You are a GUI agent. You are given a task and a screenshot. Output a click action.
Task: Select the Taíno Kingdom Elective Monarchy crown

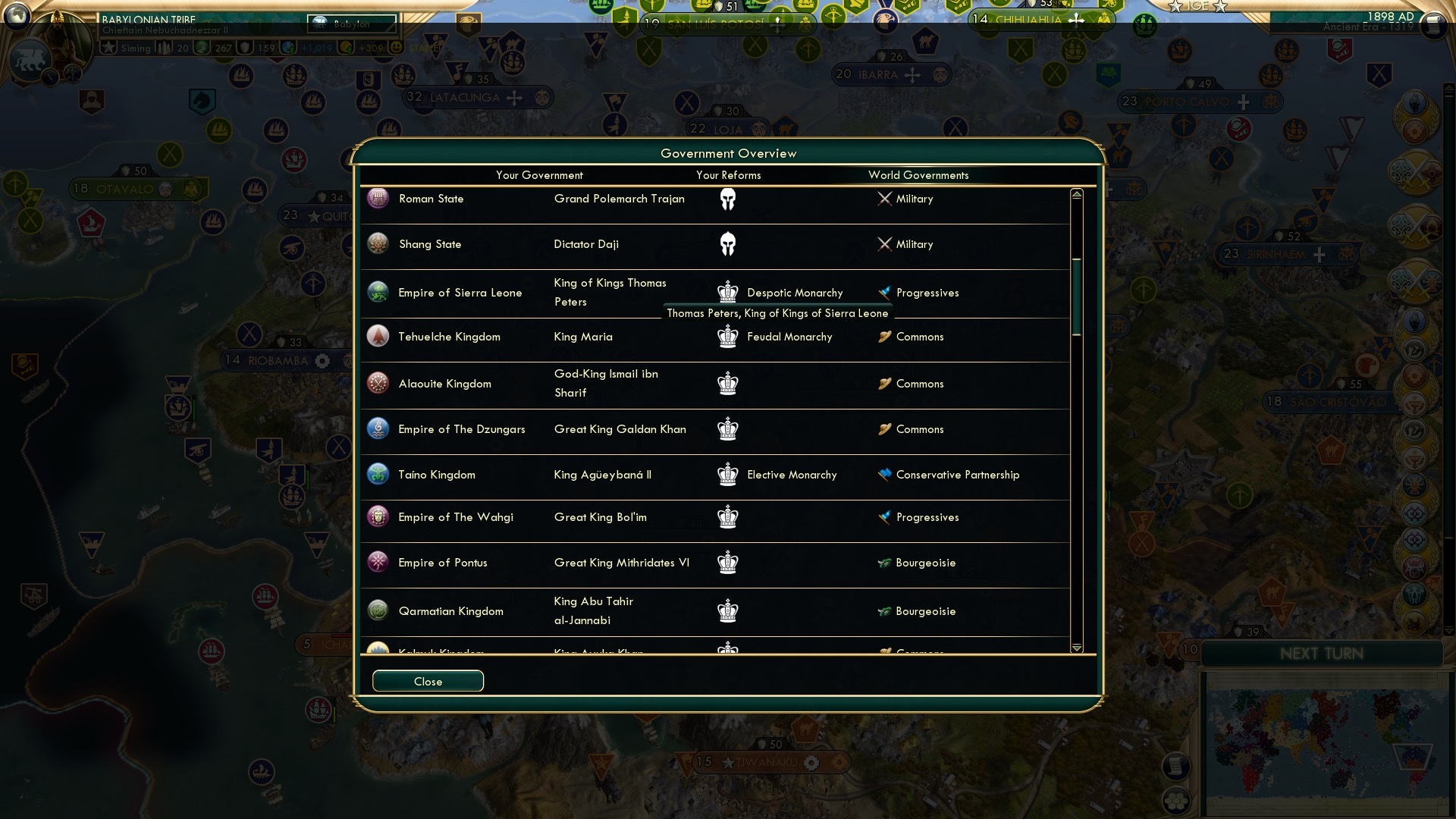(x=727, y=474)
